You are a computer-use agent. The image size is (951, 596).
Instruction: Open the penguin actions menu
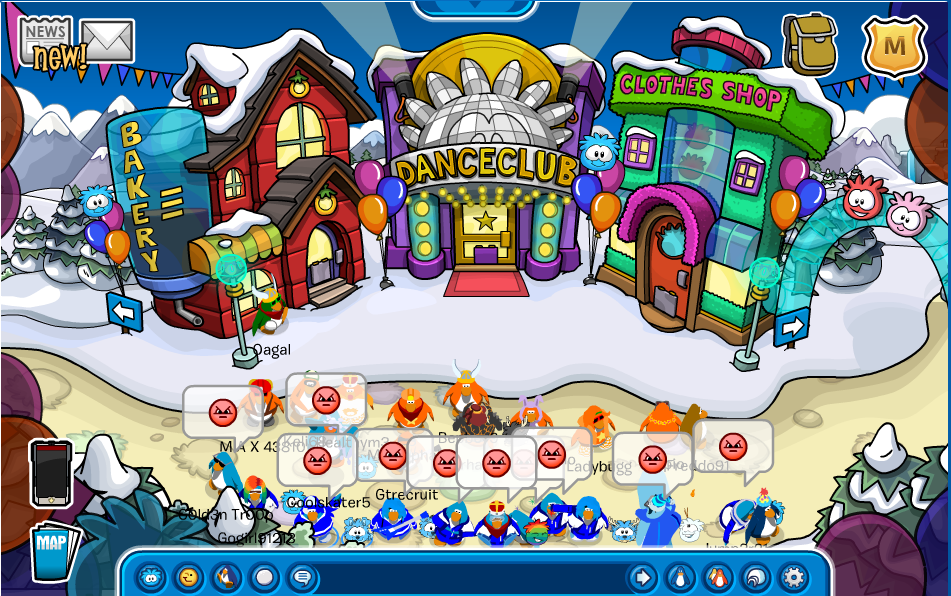[x=226, y=577]
